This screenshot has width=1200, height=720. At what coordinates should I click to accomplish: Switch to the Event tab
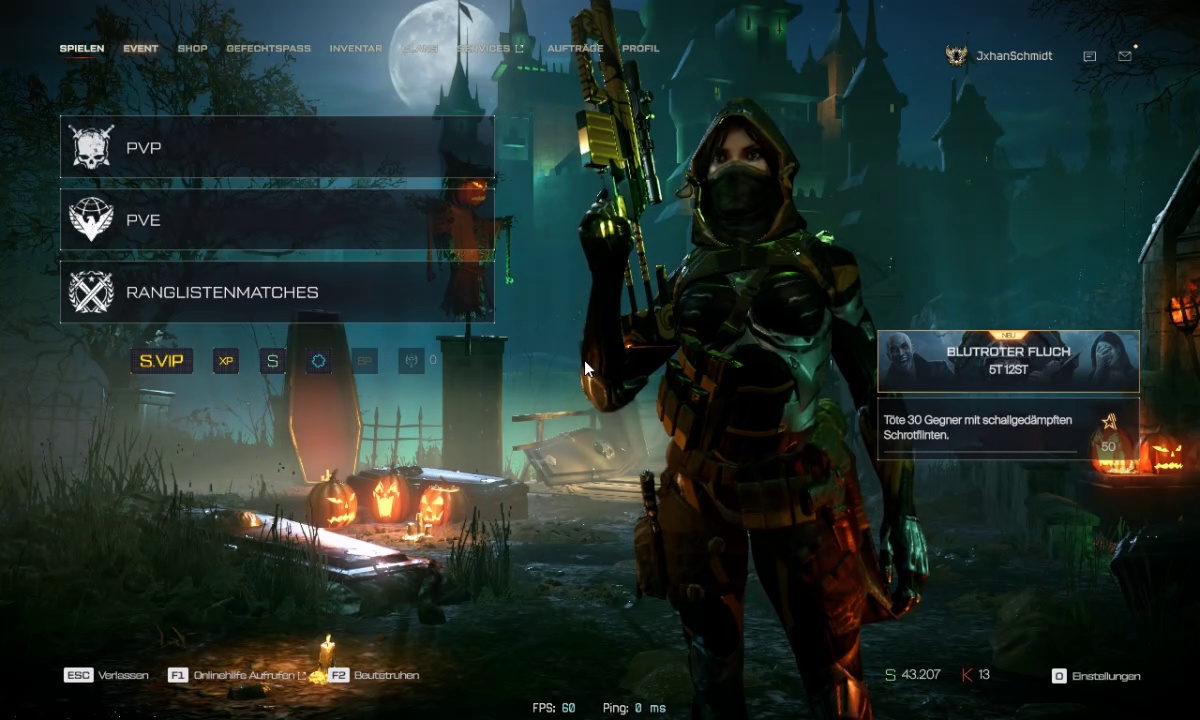(141, 49)
